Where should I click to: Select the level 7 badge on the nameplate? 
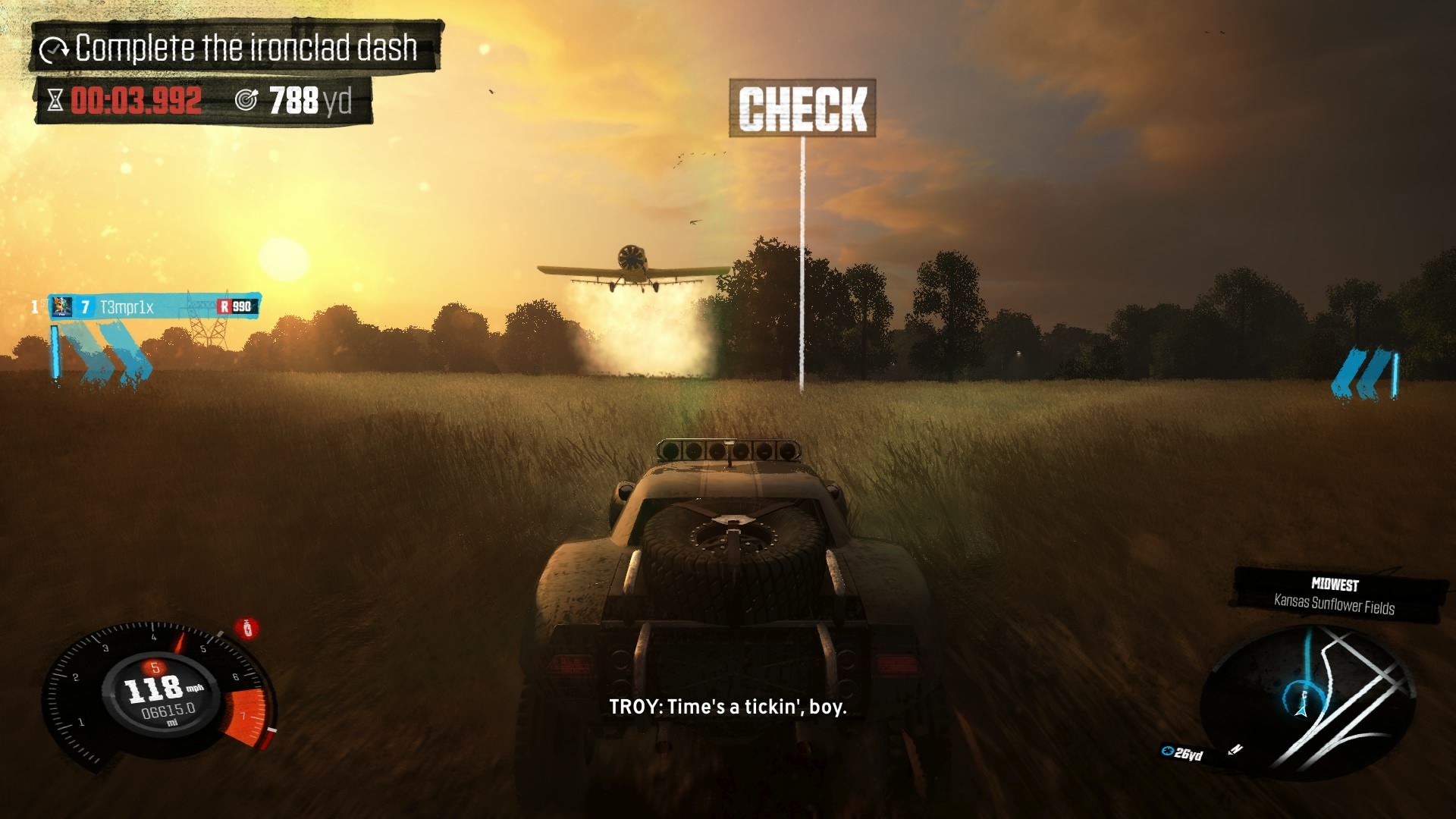(83, 307)
